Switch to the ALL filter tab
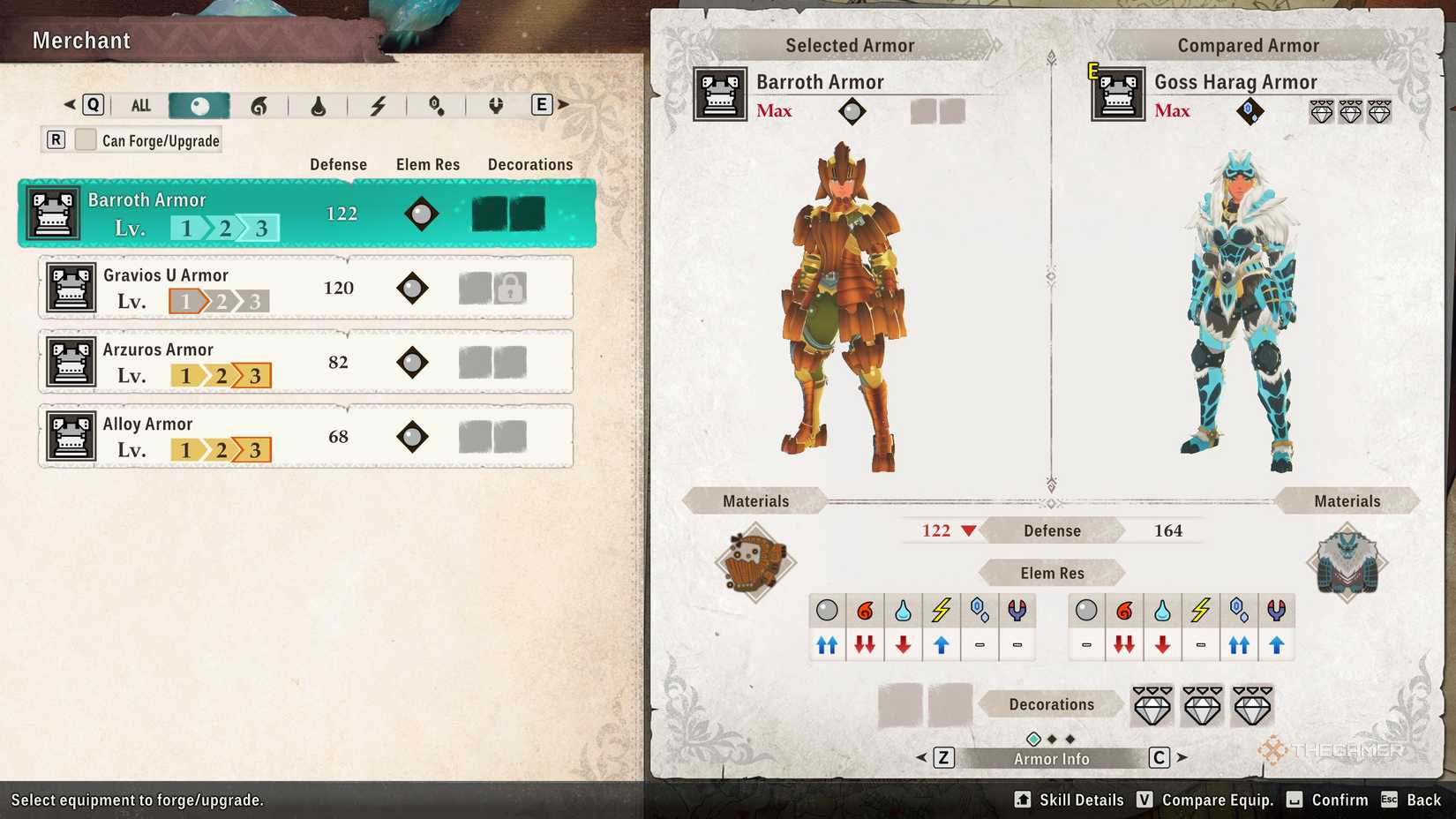The height and width of the screenshot is (819, 1456). (140, 104)
